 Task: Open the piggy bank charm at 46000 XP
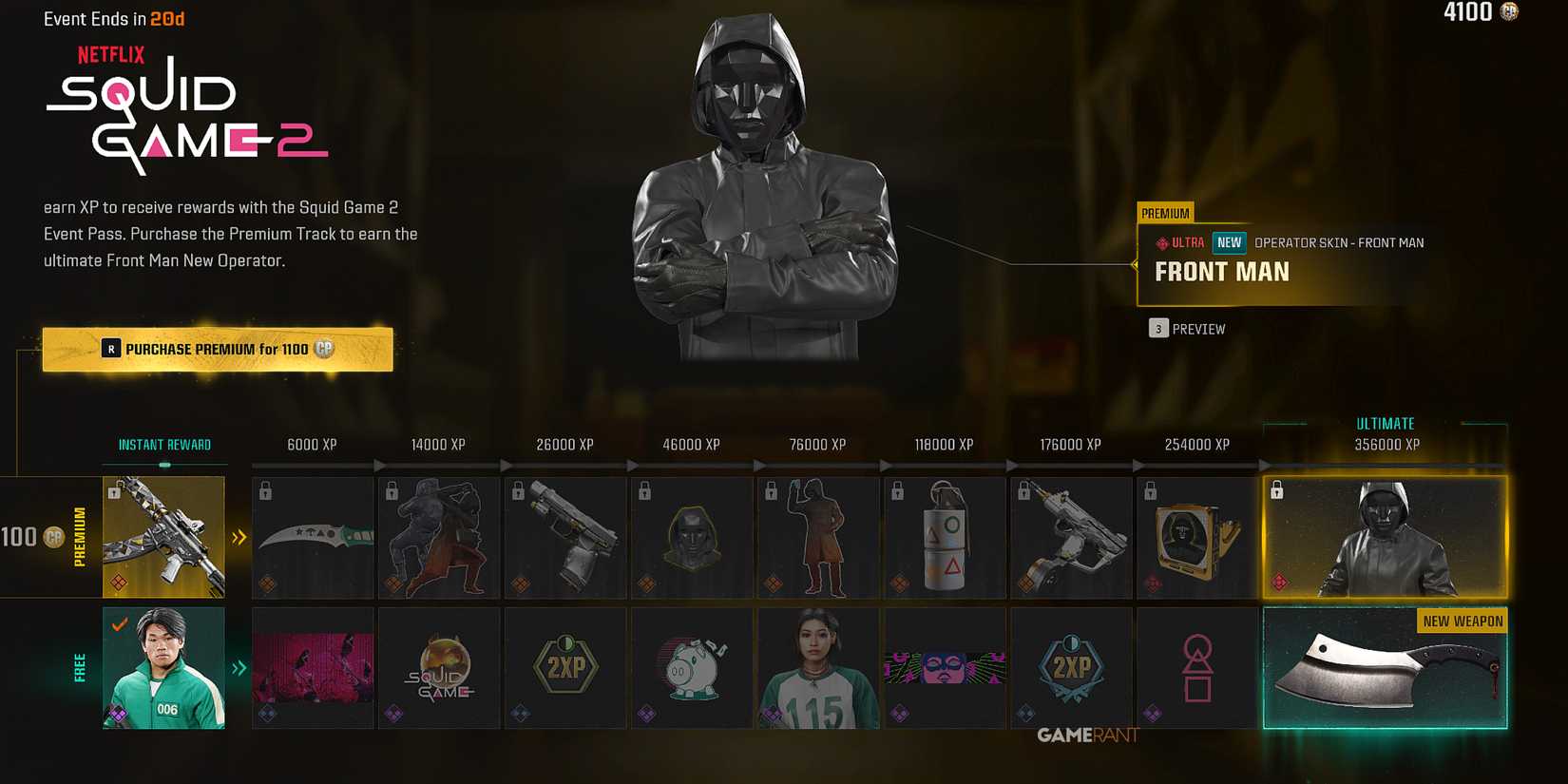(x=692, y=667)
